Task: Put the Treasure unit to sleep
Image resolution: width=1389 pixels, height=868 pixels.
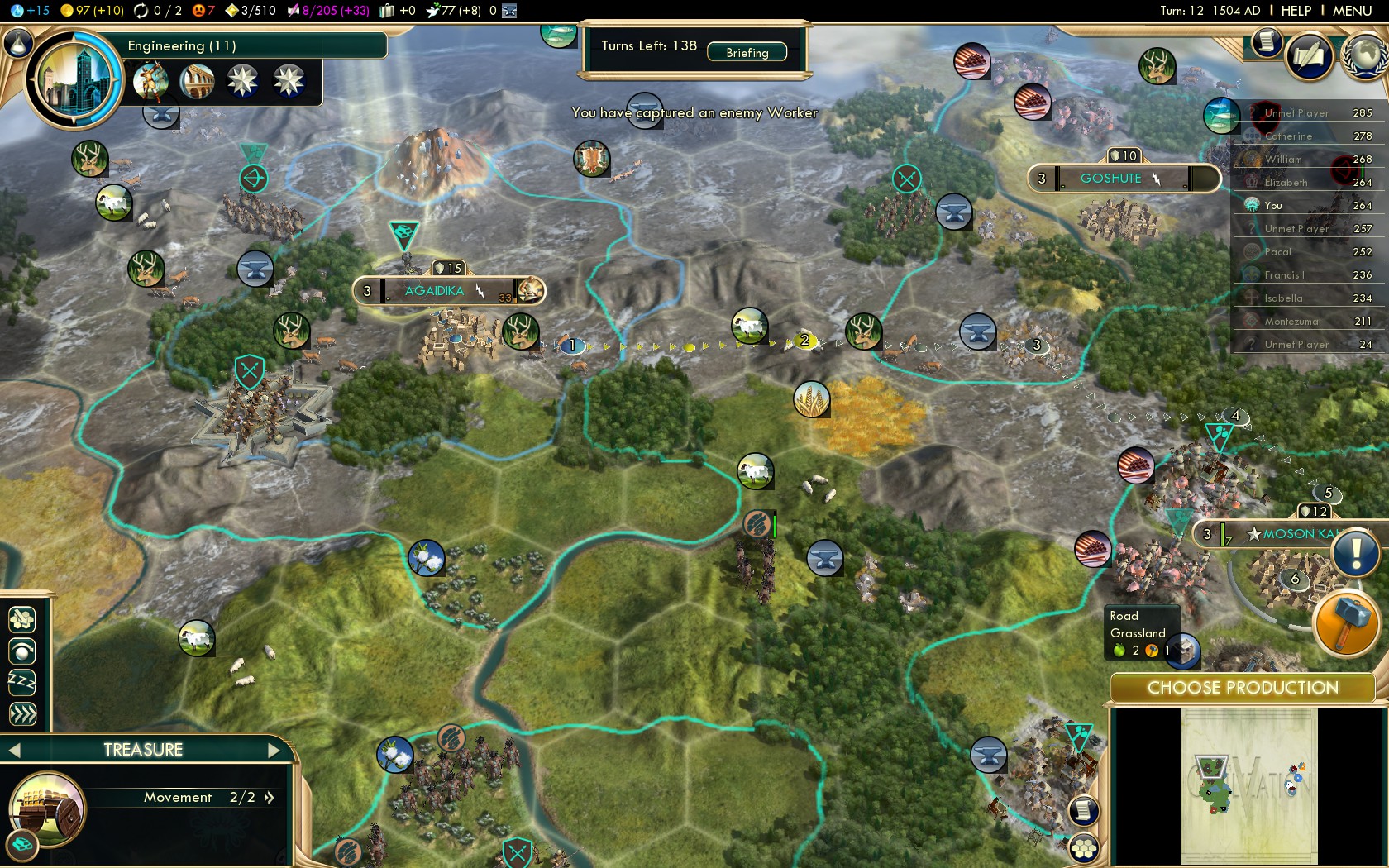Action: 22,682
